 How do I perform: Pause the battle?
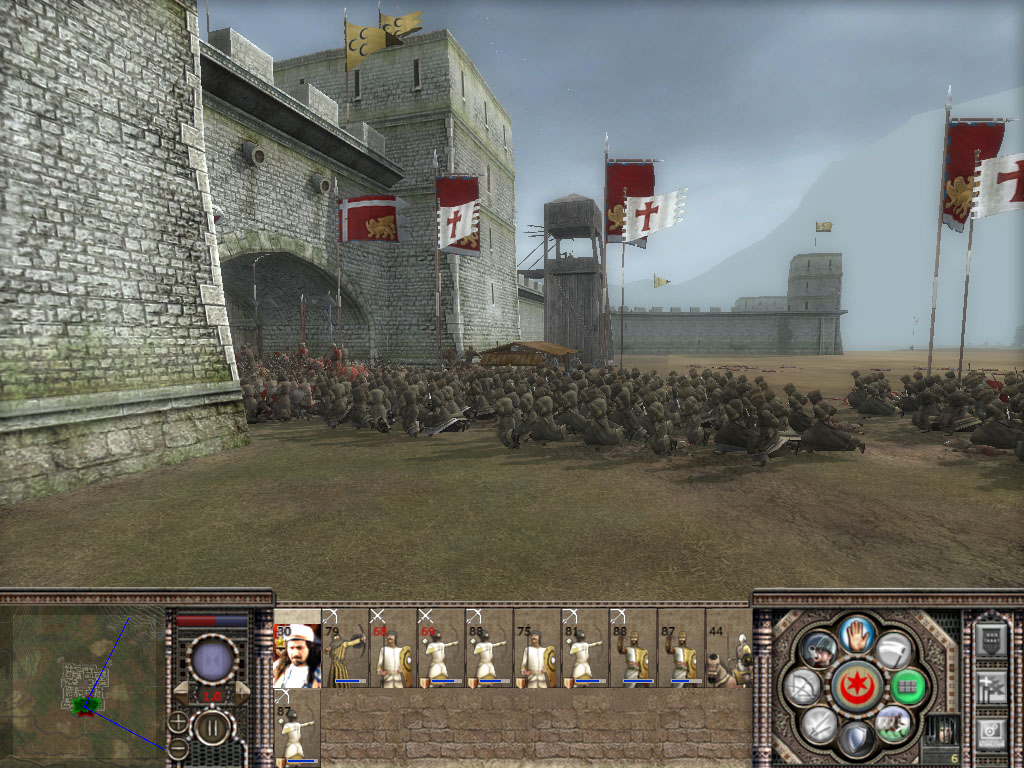[212, 727]
